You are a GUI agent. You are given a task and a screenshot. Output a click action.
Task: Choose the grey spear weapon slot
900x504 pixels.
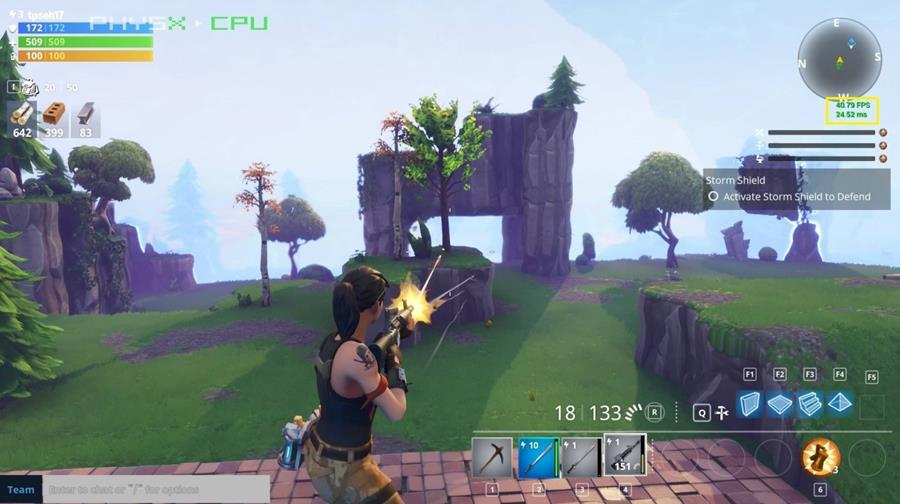[581, 457]
